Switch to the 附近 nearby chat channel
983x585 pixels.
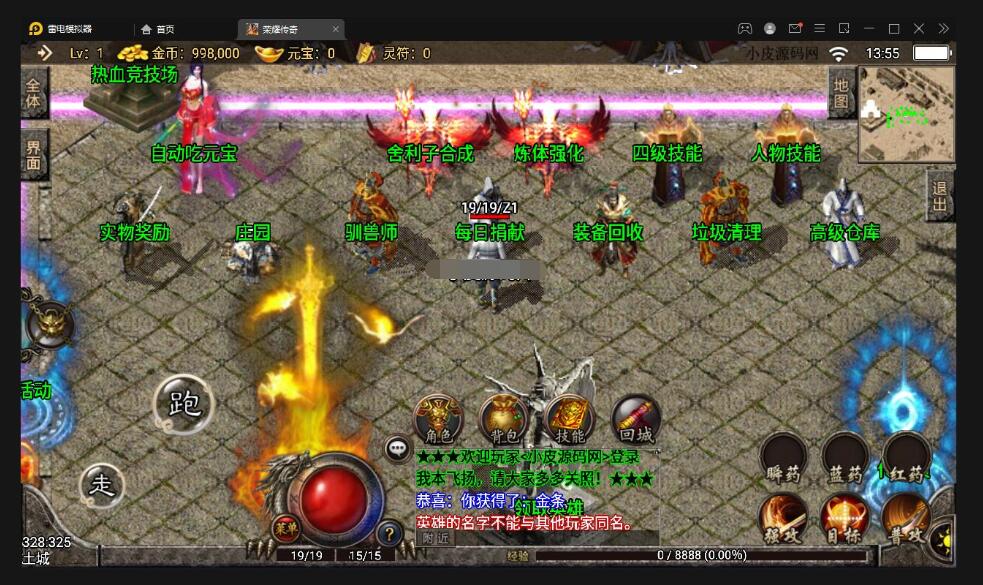click(436, 537)
